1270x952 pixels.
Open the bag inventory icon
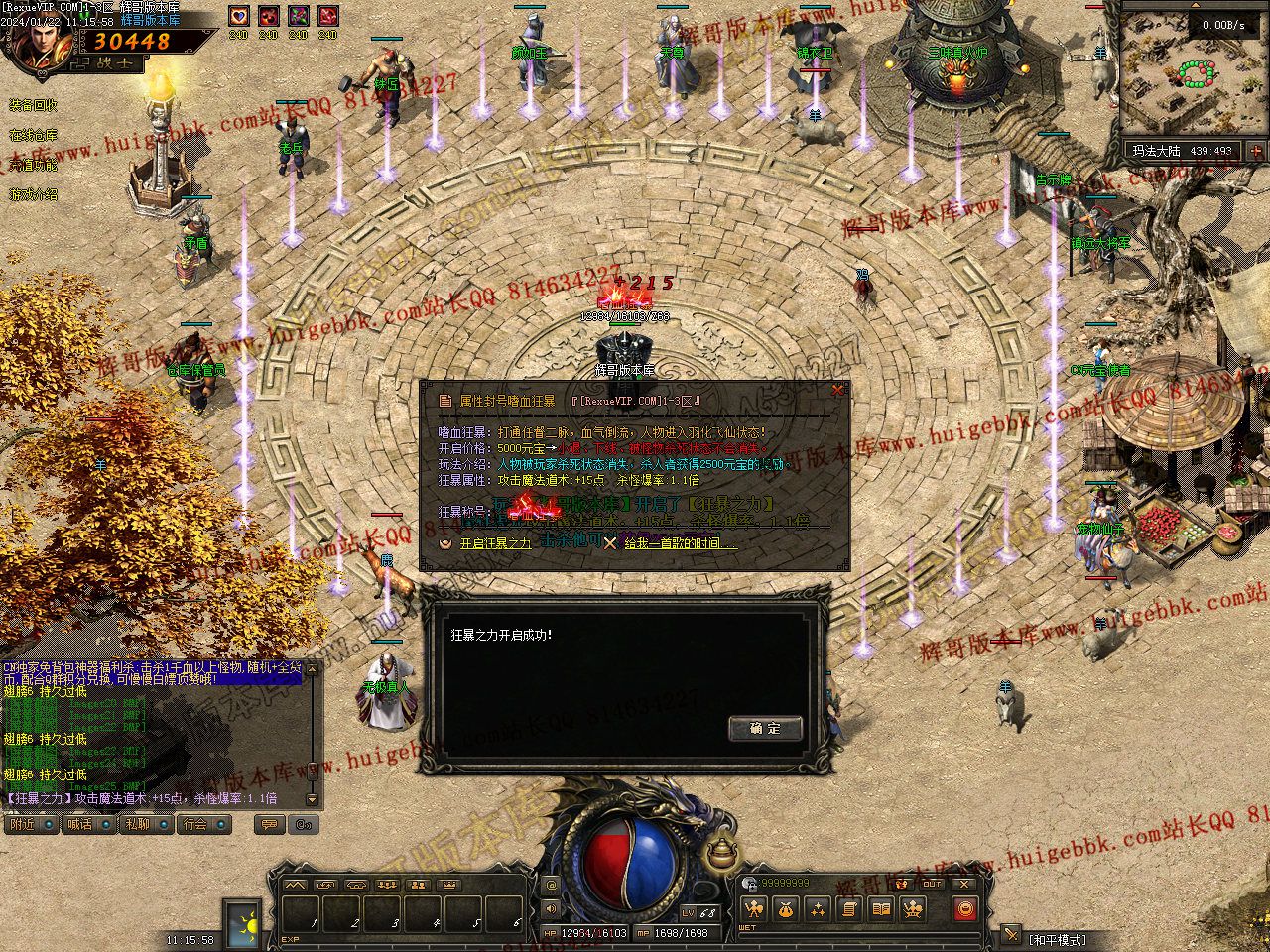787,908
